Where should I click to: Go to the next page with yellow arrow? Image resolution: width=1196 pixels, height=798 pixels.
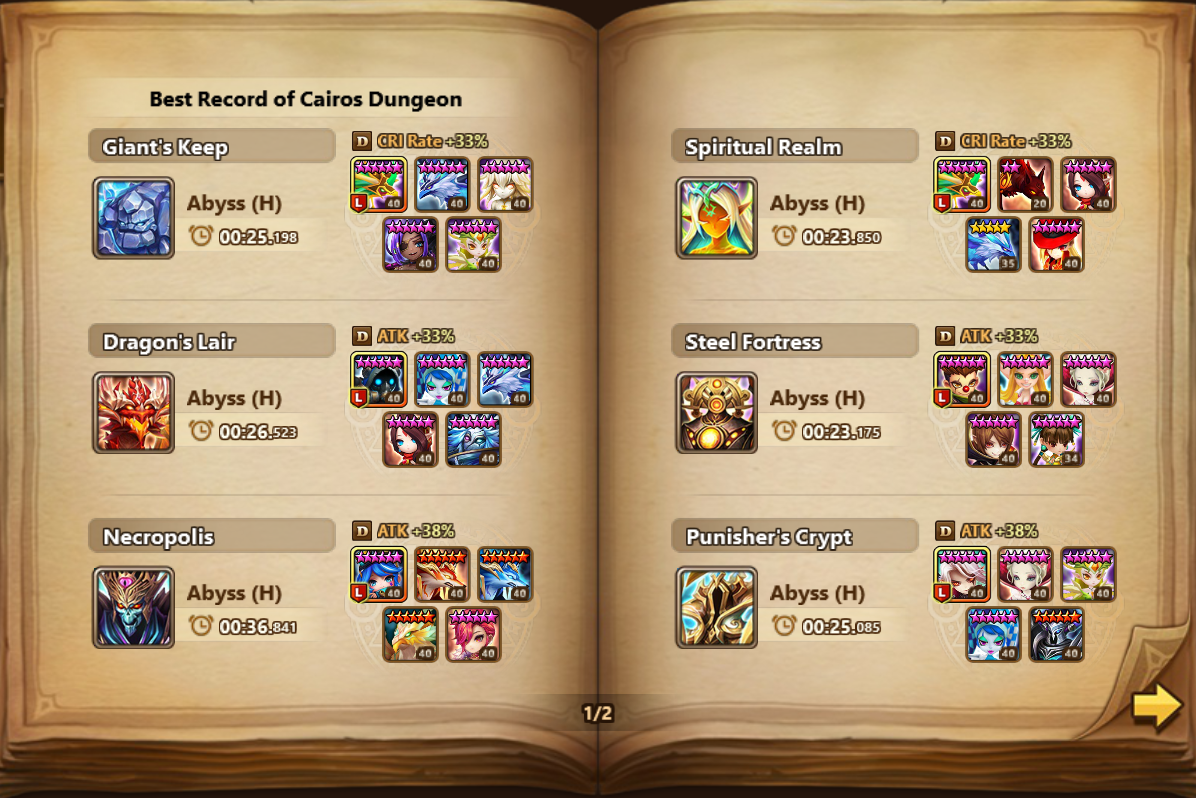[x=1156, y=706]
